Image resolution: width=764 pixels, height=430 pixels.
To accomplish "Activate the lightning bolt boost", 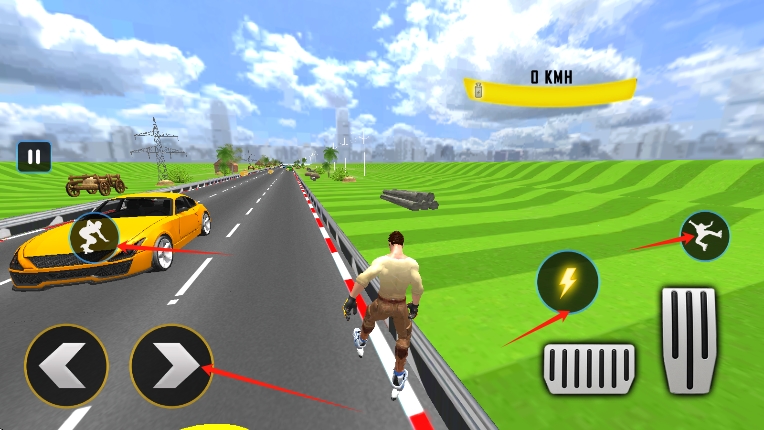I will pyautogui.click(x=567, y=283).
